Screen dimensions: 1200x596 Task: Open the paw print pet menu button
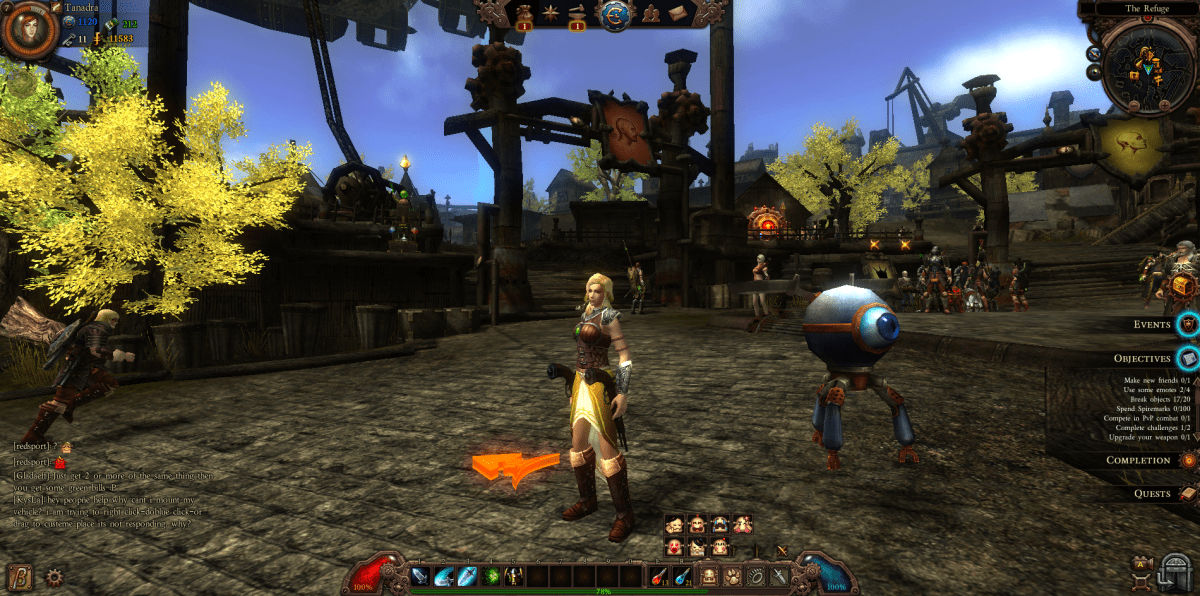733,576
